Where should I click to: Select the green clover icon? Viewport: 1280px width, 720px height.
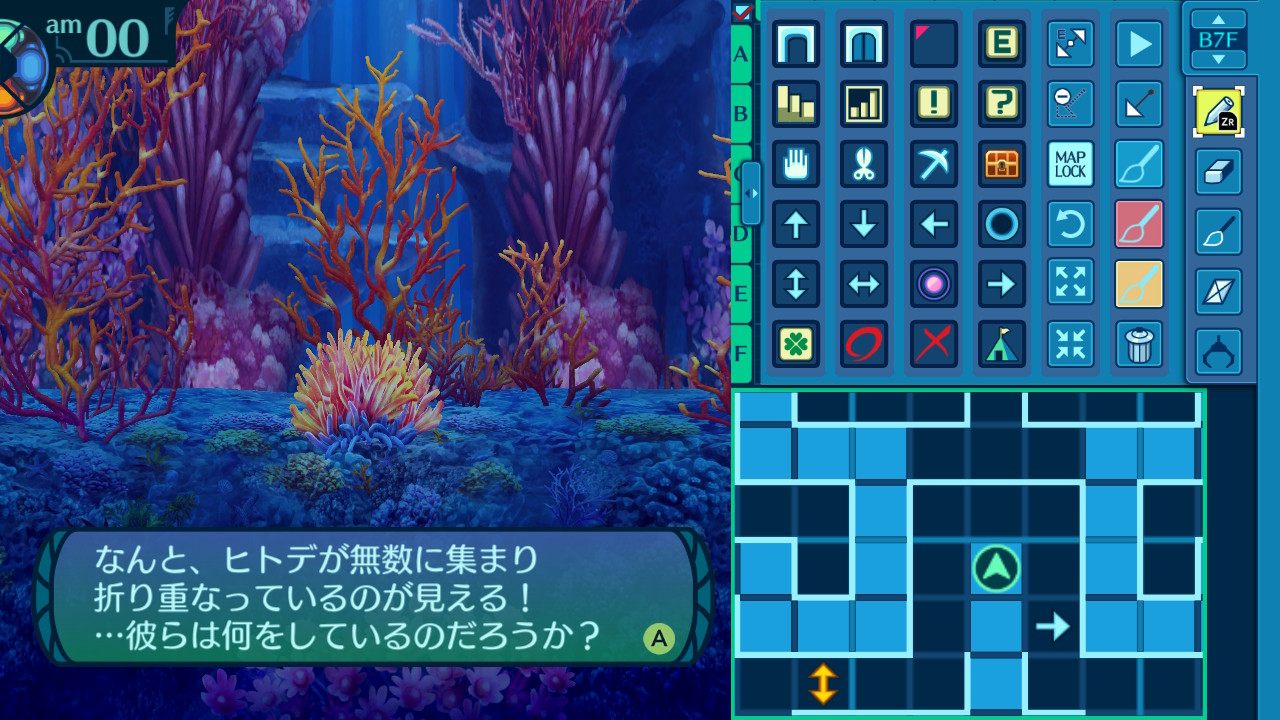[796, 344]
